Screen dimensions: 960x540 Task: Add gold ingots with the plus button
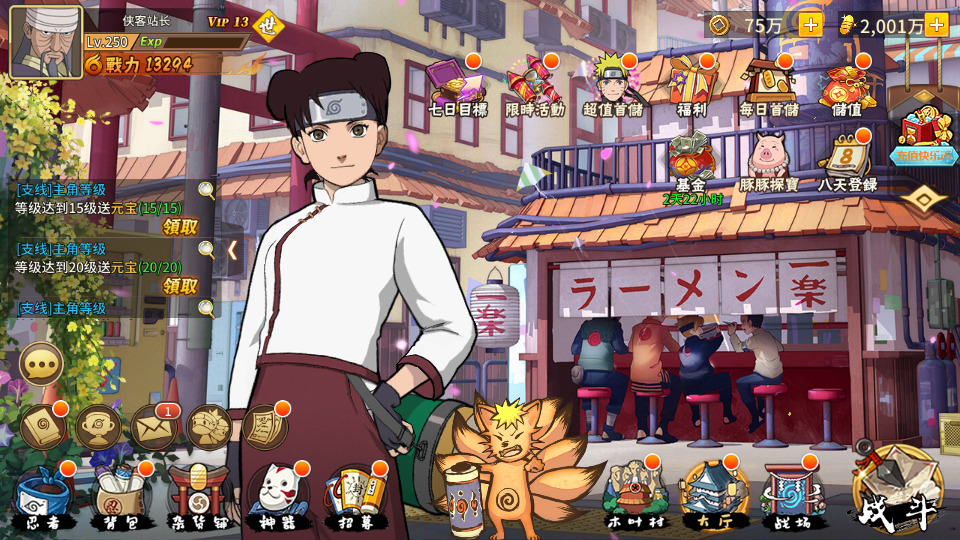click(x=936, y=25)
